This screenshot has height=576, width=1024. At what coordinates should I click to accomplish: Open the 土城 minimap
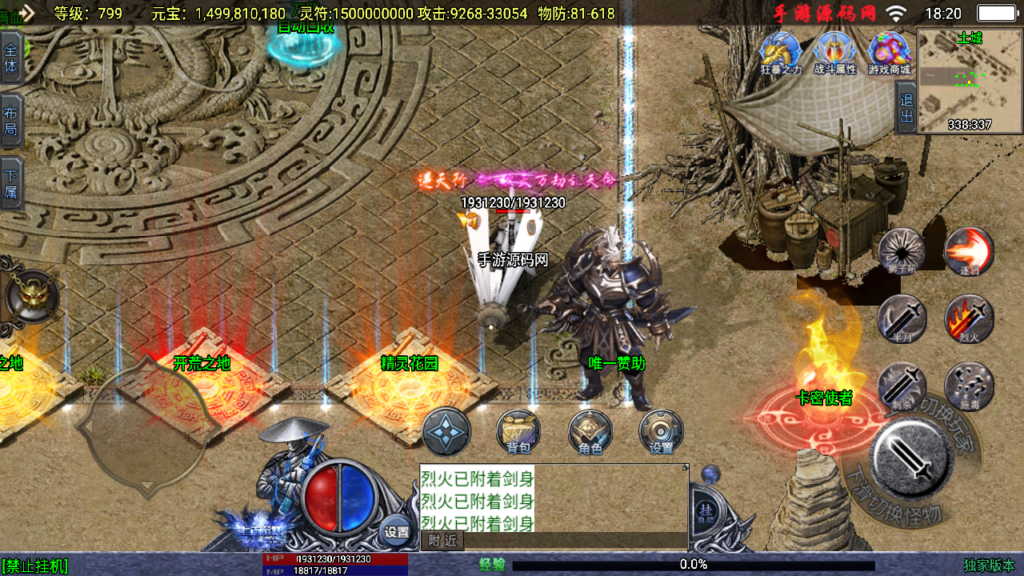(968, 80)
